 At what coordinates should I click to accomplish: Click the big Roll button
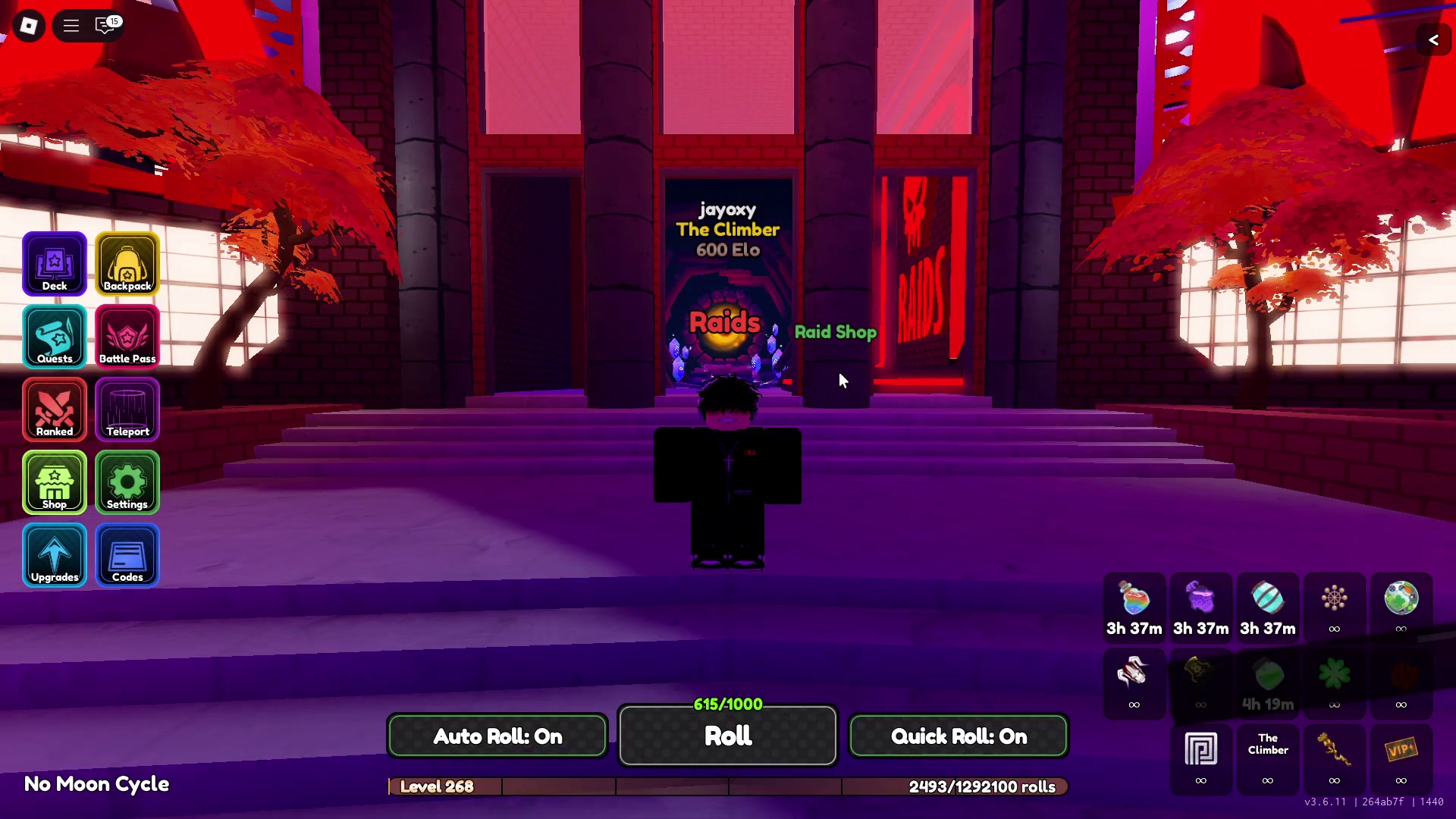(x=728, y=736)
